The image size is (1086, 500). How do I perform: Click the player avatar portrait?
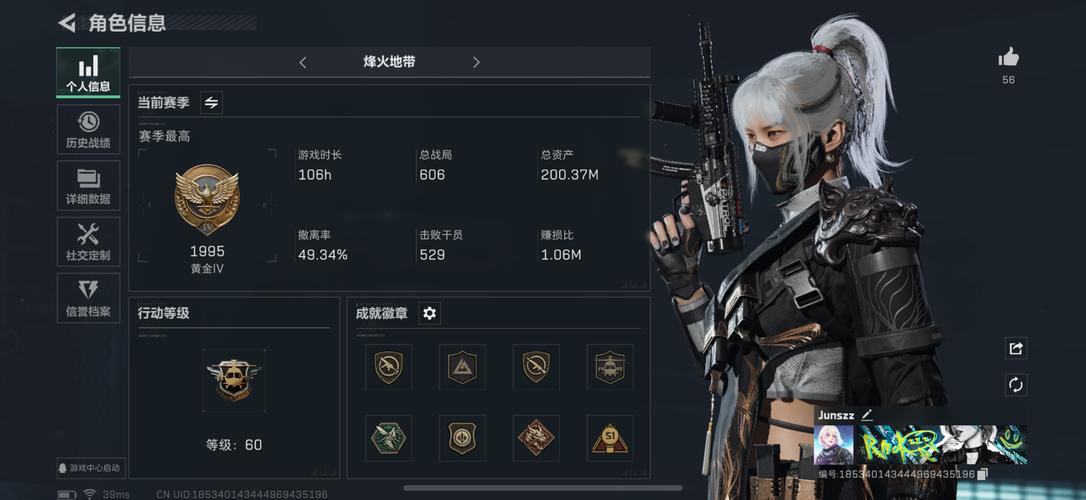click(x=833, y=444)
